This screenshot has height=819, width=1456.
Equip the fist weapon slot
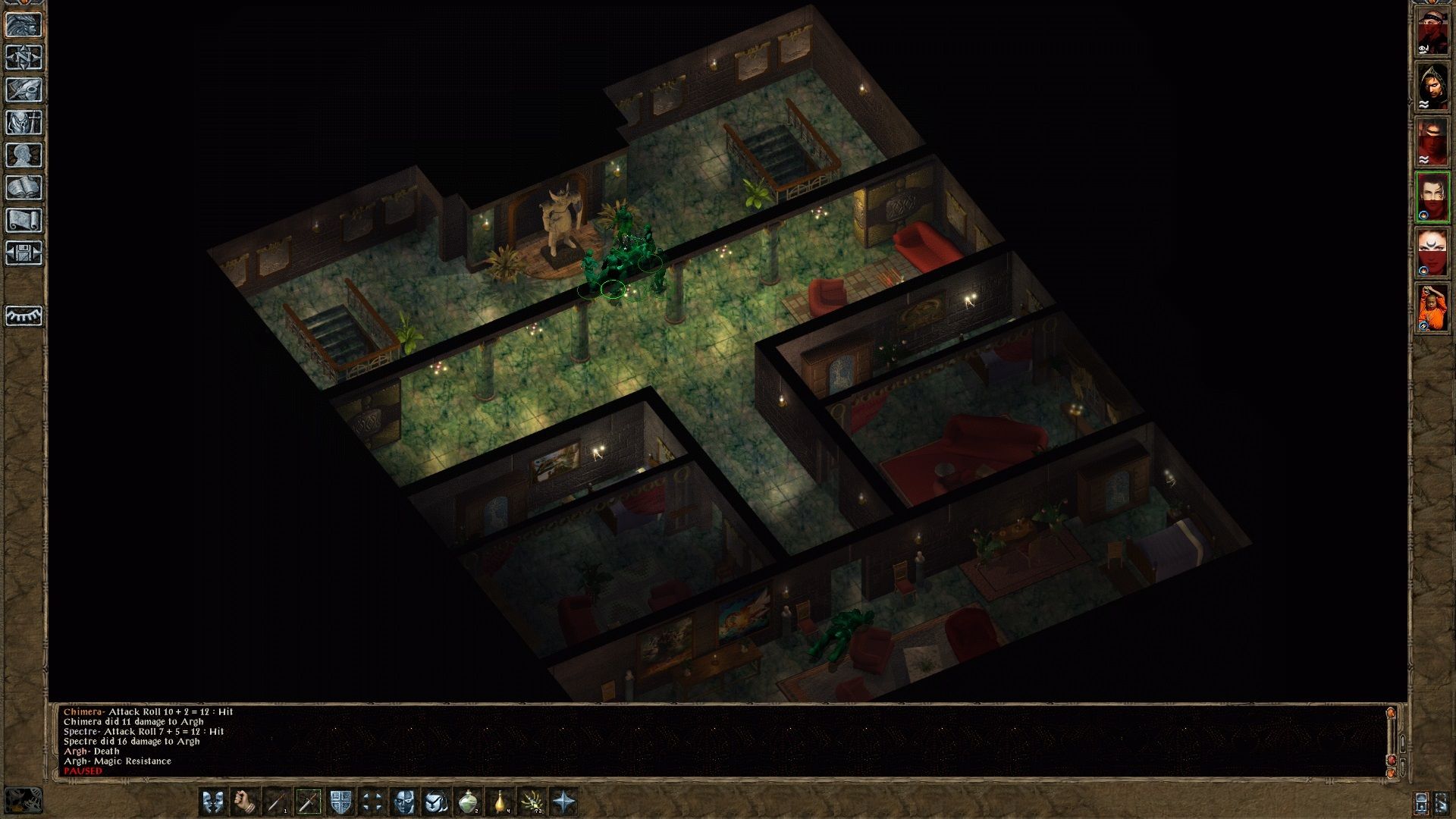tap(244, 802)
